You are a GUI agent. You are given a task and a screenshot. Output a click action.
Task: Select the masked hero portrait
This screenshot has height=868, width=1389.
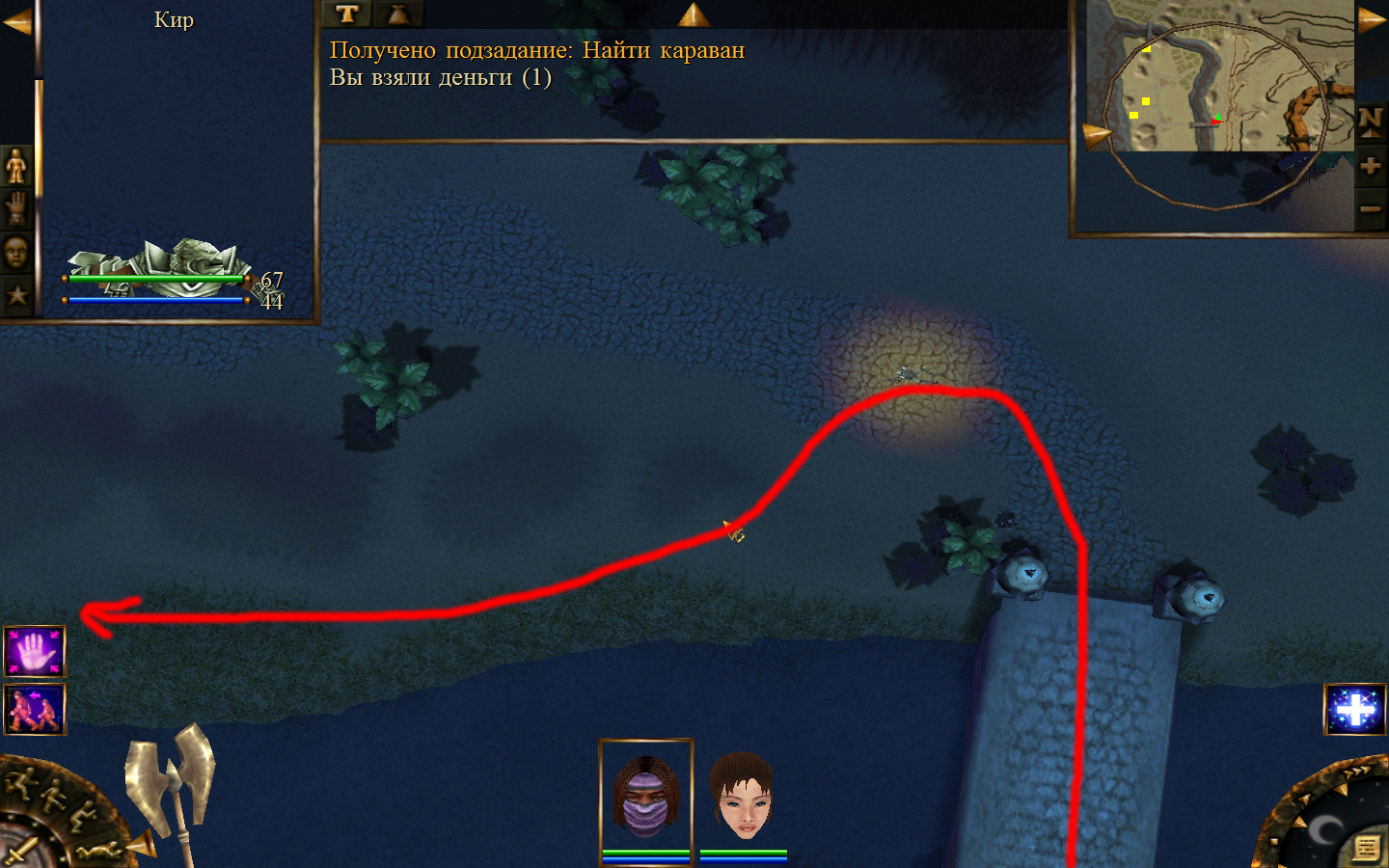click(645, 797)
